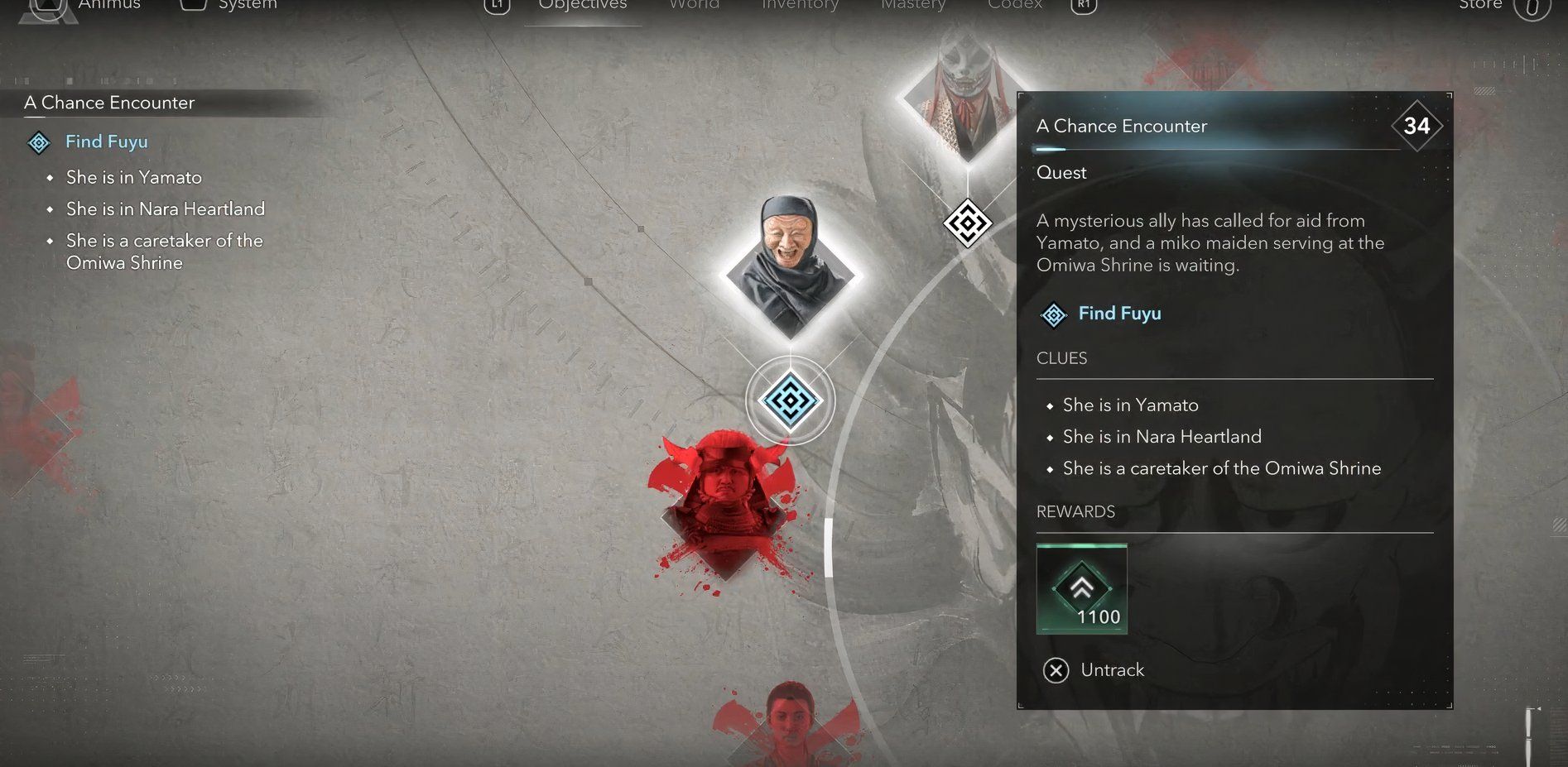Screen dimensions: 1568x767
Task: Open the World tab
Action: coord(694,6)
